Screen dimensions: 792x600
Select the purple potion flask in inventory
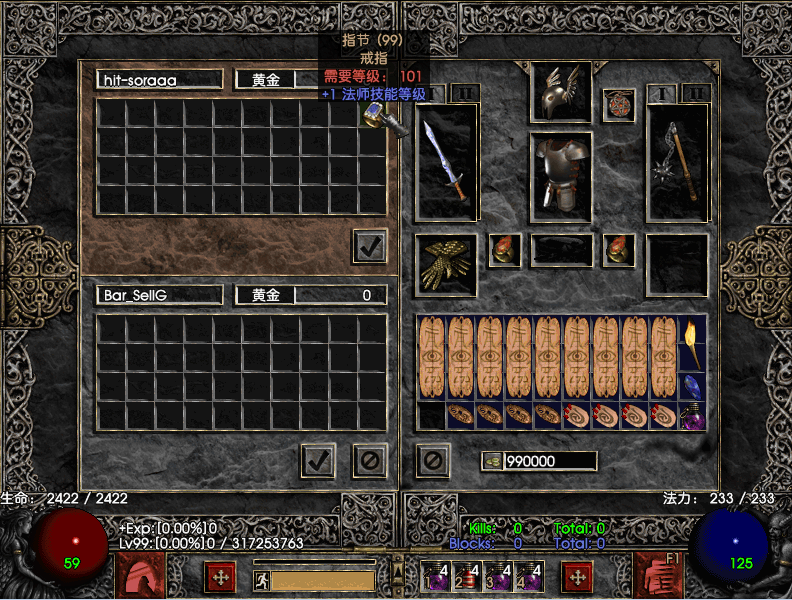[692, 416]
